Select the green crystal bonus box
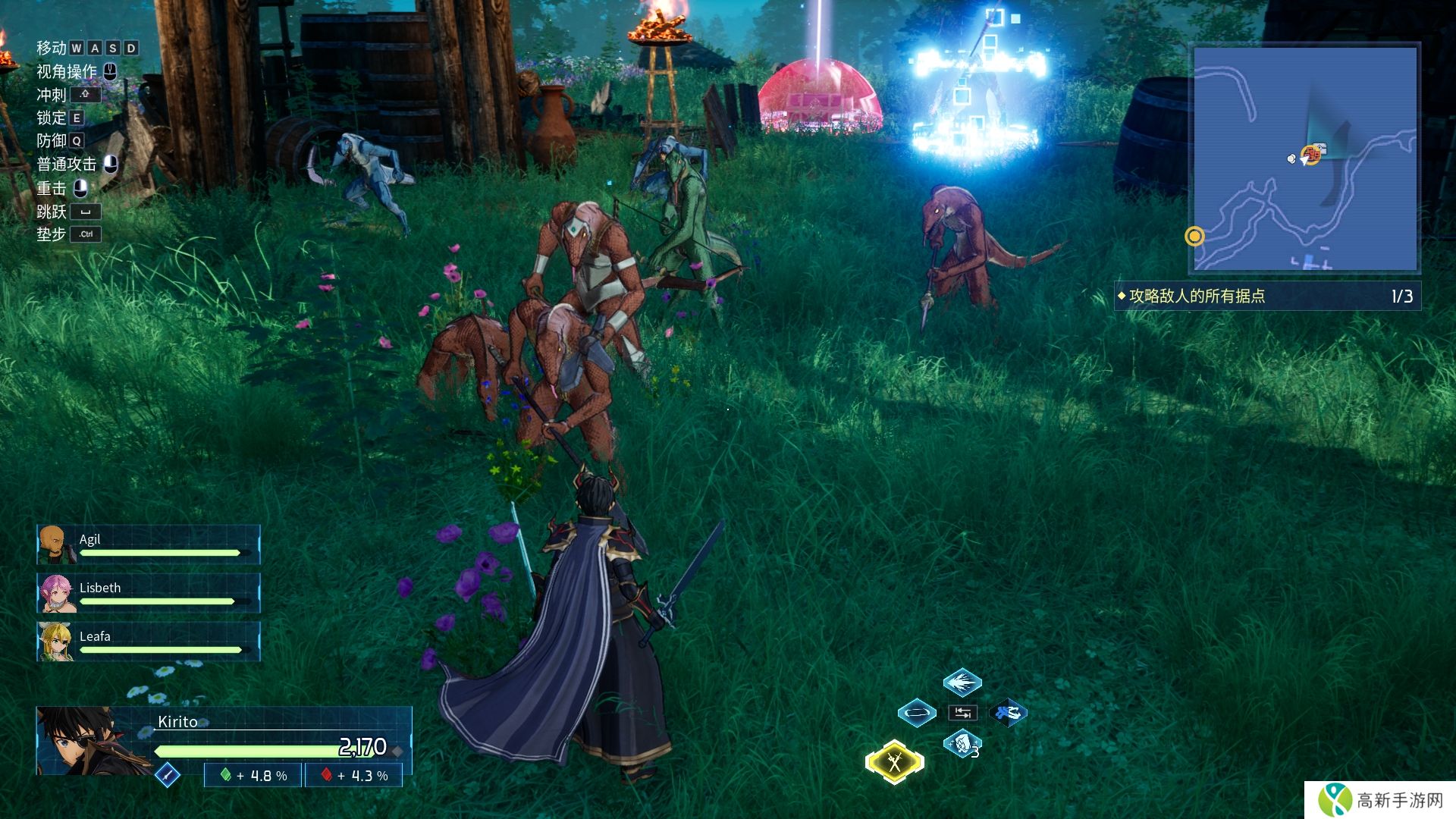This screenshot has width=1456, height=819. coord(253,776)
